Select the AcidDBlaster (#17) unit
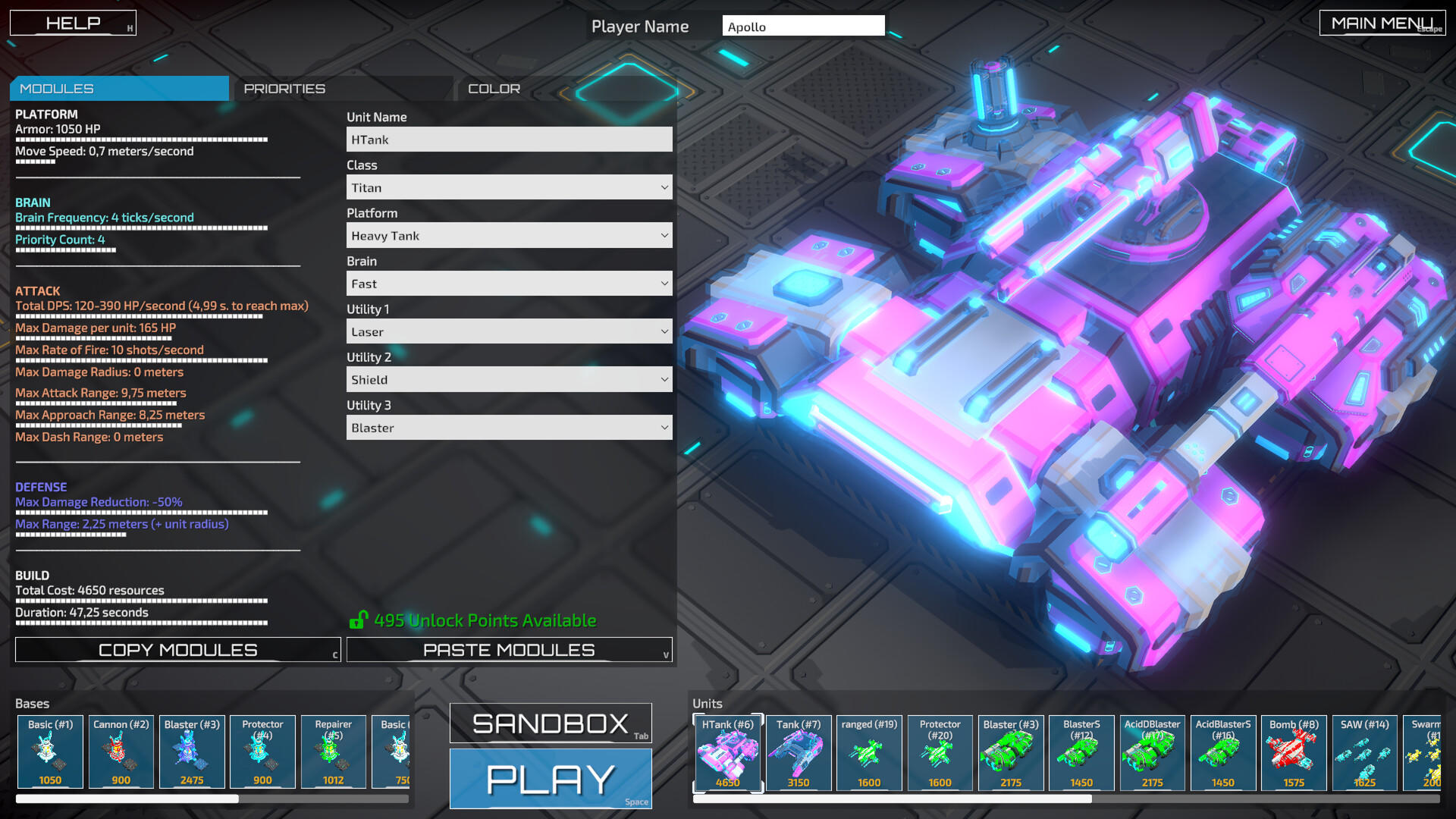 point(1152,753)
